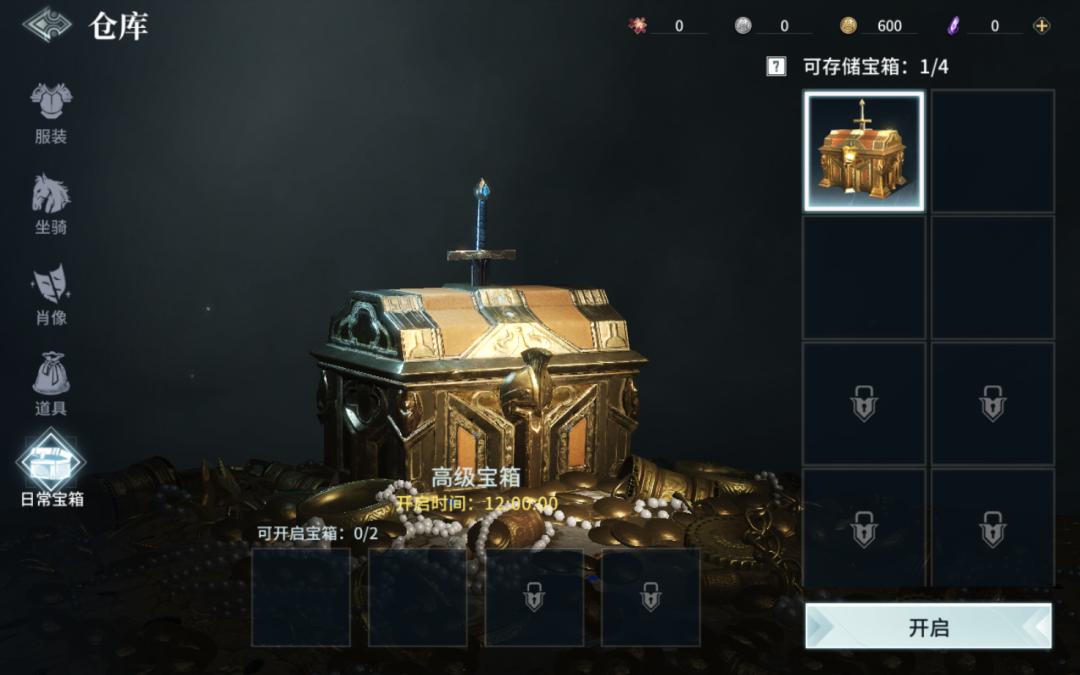This screenshot has width=1080, height=675.
Task: Switch to the 服装 costume tab
Action: 51,112
